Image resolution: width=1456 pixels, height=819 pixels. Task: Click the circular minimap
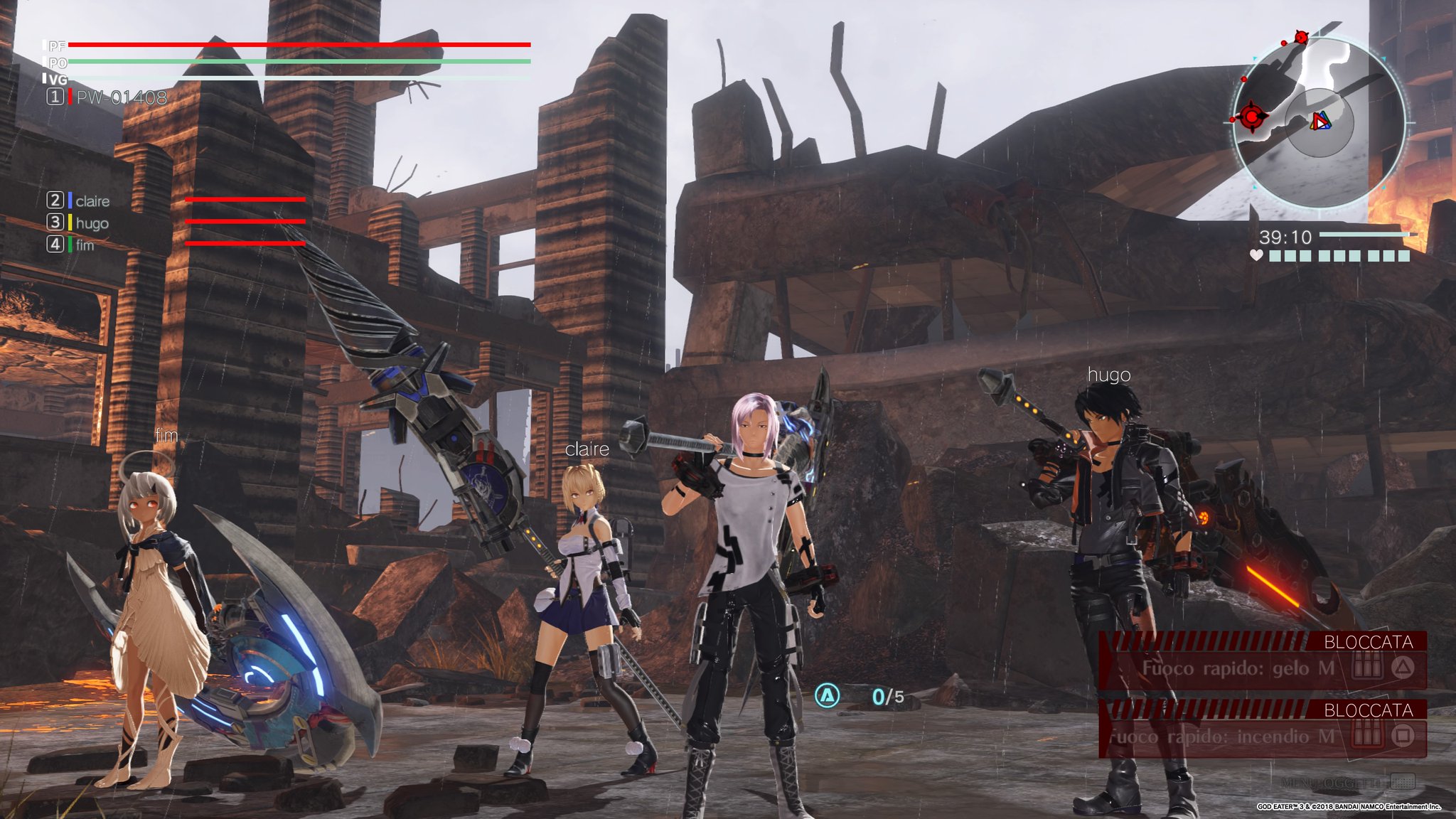(x=1319, y=122)
